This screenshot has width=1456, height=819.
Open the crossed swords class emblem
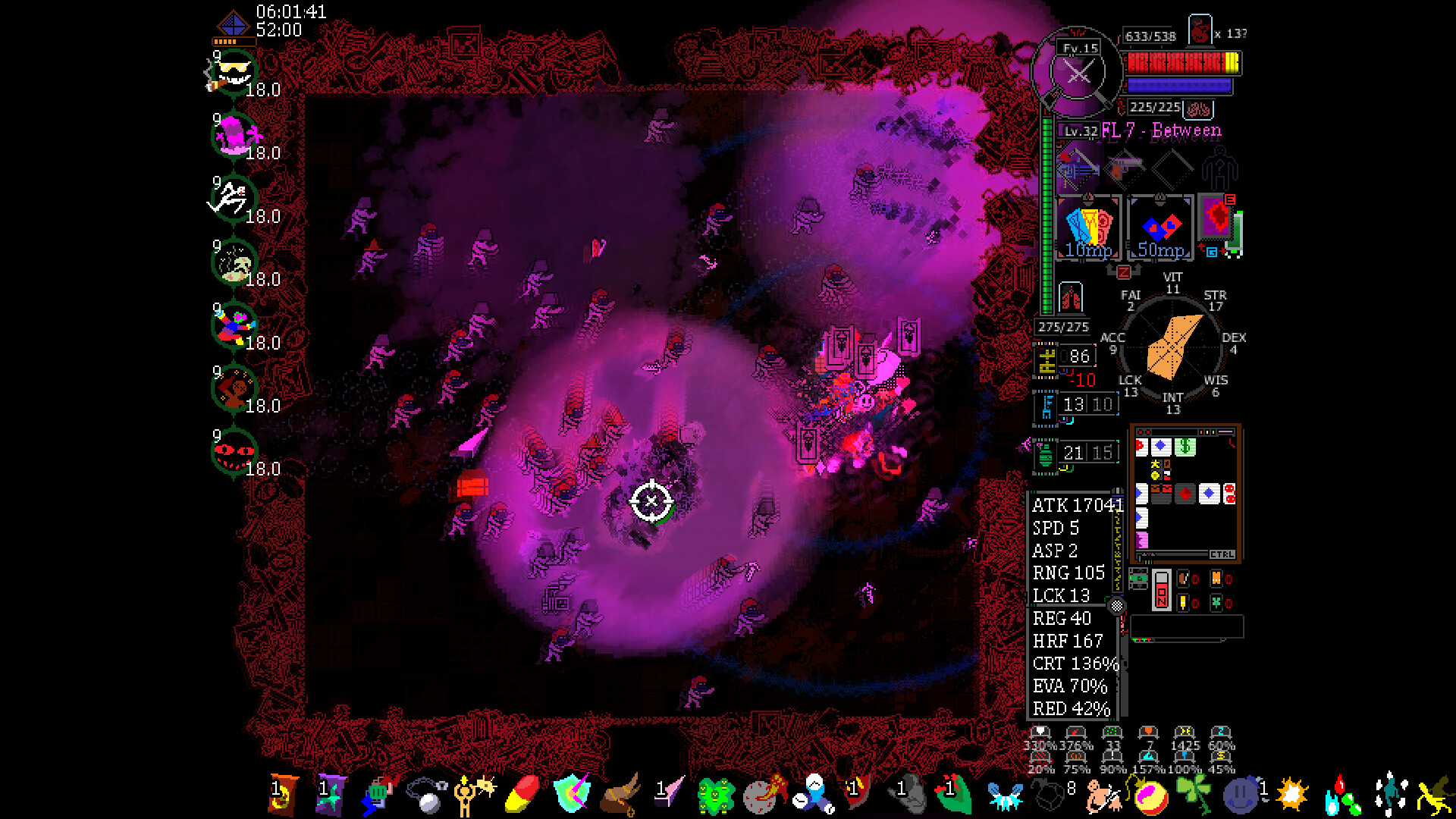tap(1078, 74)
